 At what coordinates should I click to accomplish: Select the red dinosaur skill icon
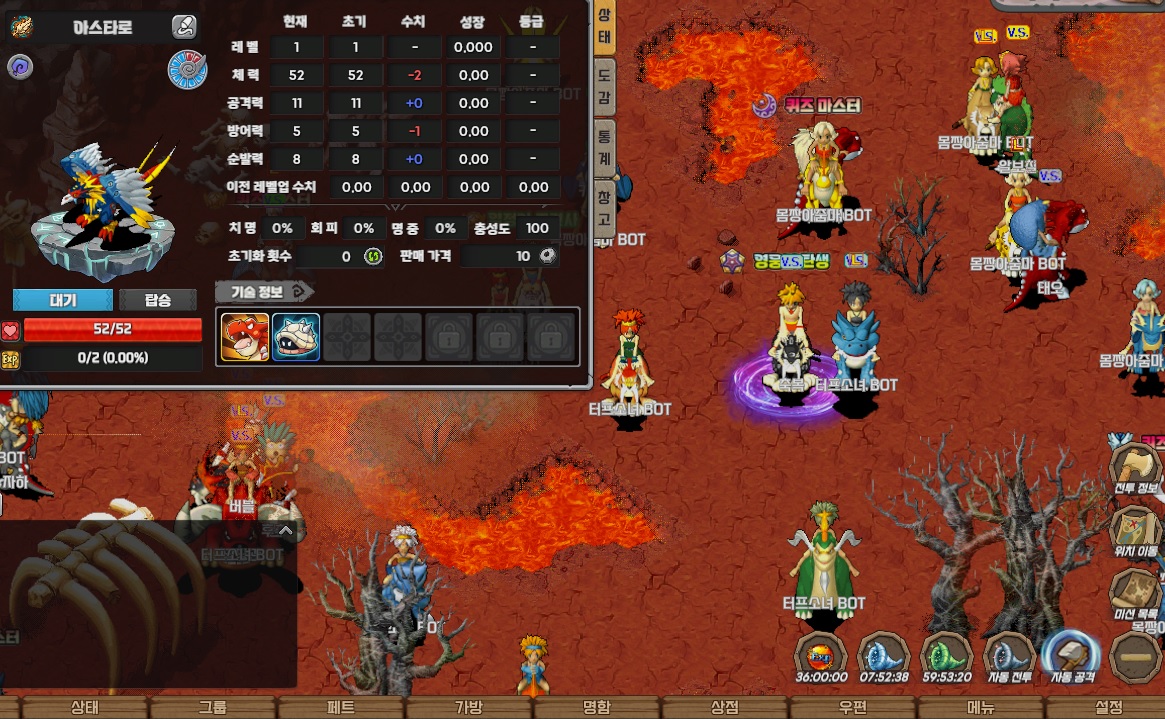pos(245,337)
